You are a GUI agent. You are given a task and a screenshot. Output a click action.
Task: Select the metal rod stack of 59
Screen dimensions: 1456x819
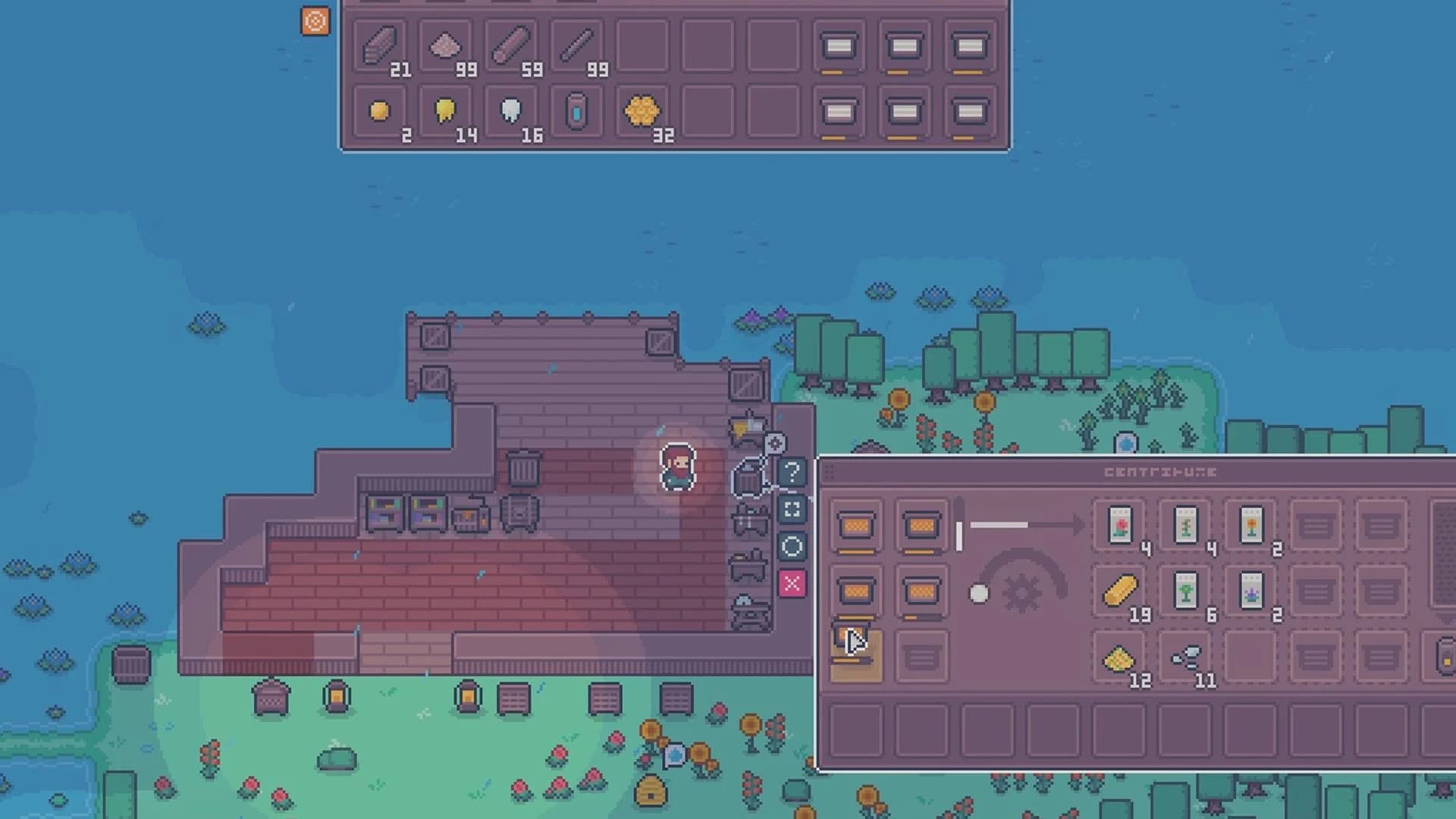pyautogui.click(x=510, y=44)
